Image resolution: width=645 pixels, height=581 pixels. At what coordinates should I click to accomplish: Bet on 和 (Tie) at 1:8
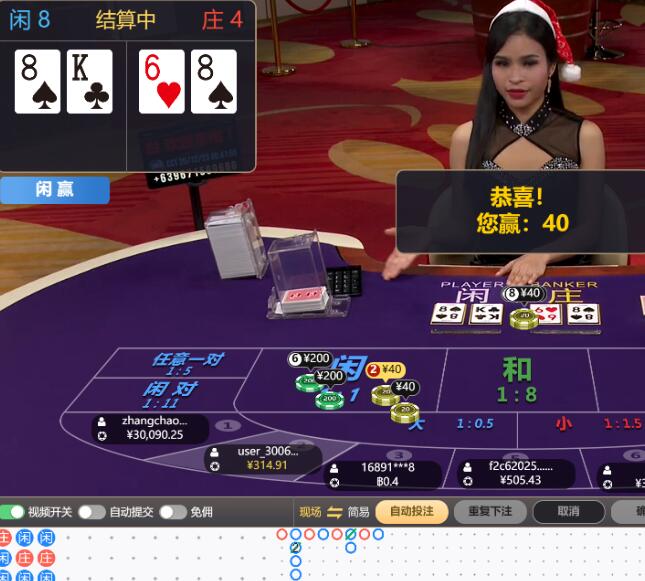[516, 378]
